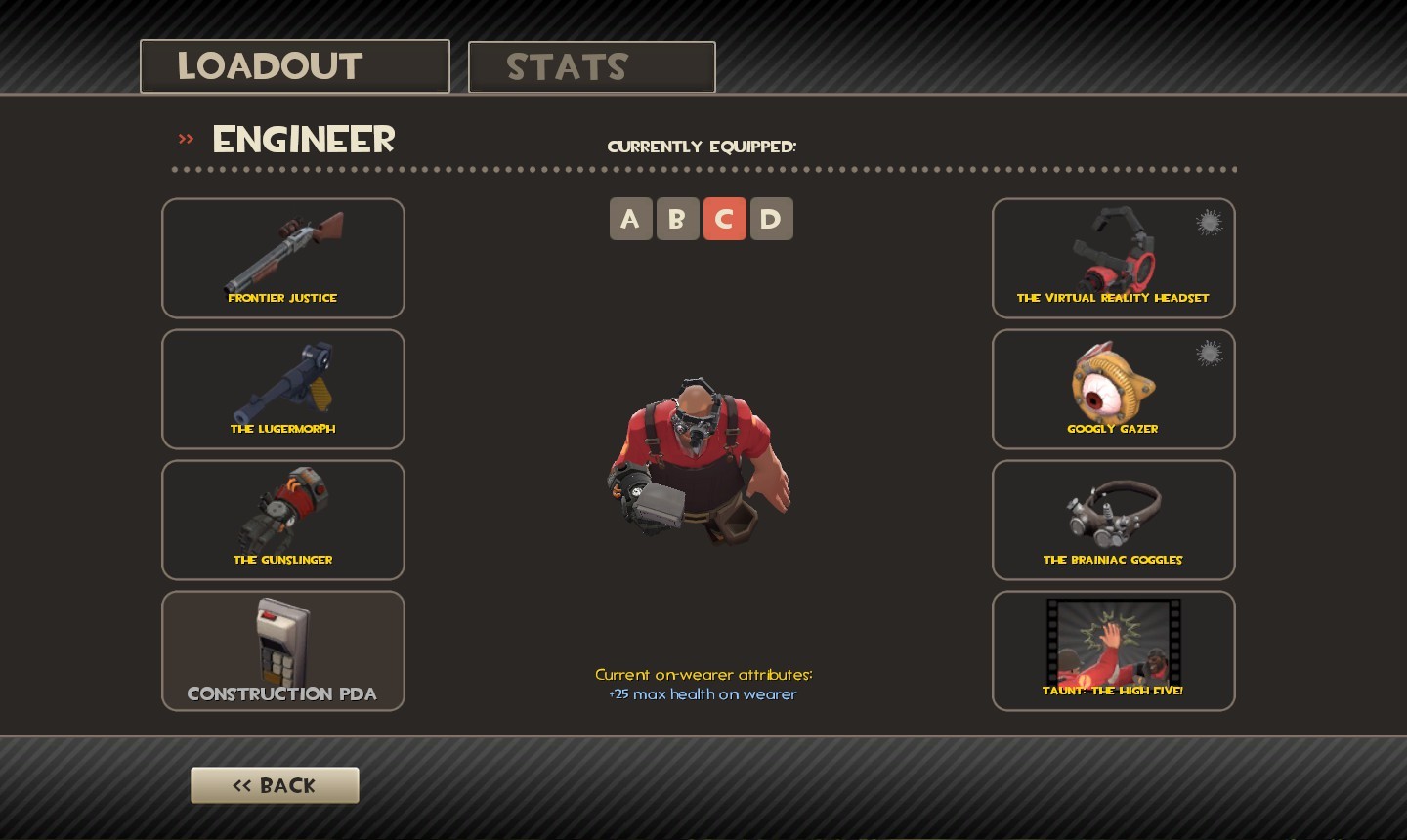Activate loadout preset B
The image size is (1407, 840).
[677, 219]
